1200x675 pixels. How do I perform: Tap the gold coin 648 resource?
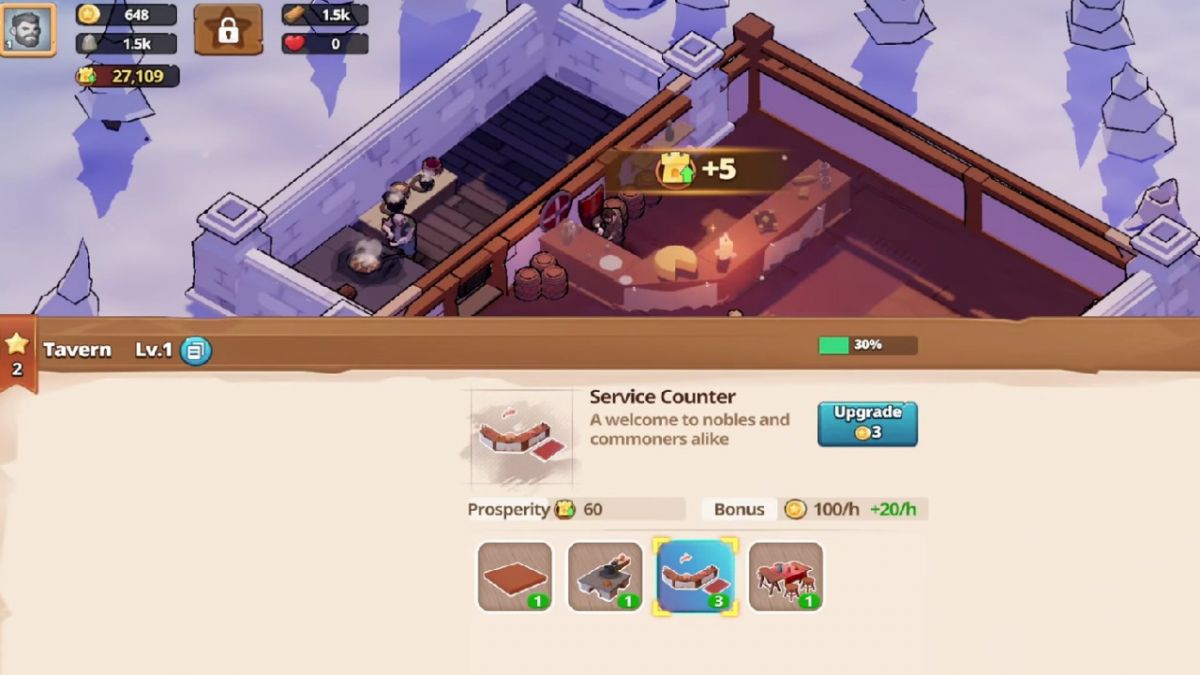(126, 15)
